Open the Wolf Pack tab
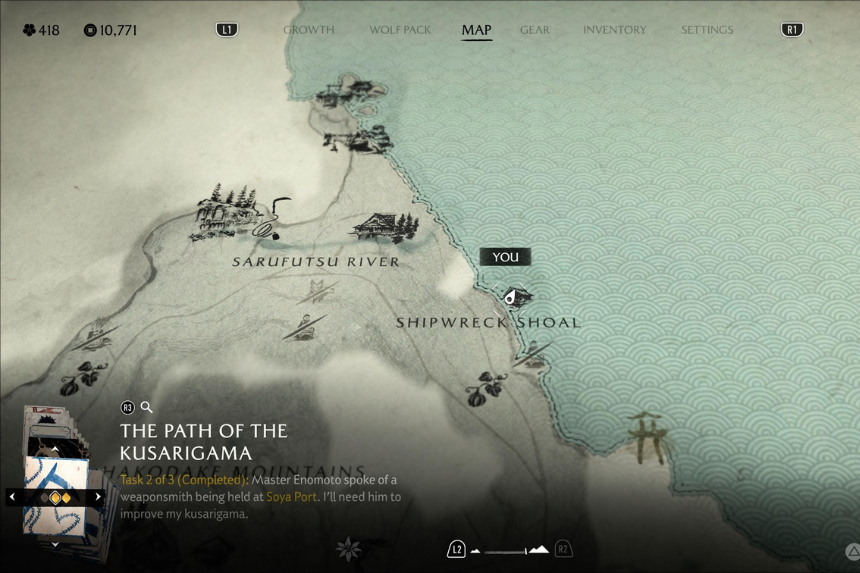The image size is (860, 573). point(400,30)
